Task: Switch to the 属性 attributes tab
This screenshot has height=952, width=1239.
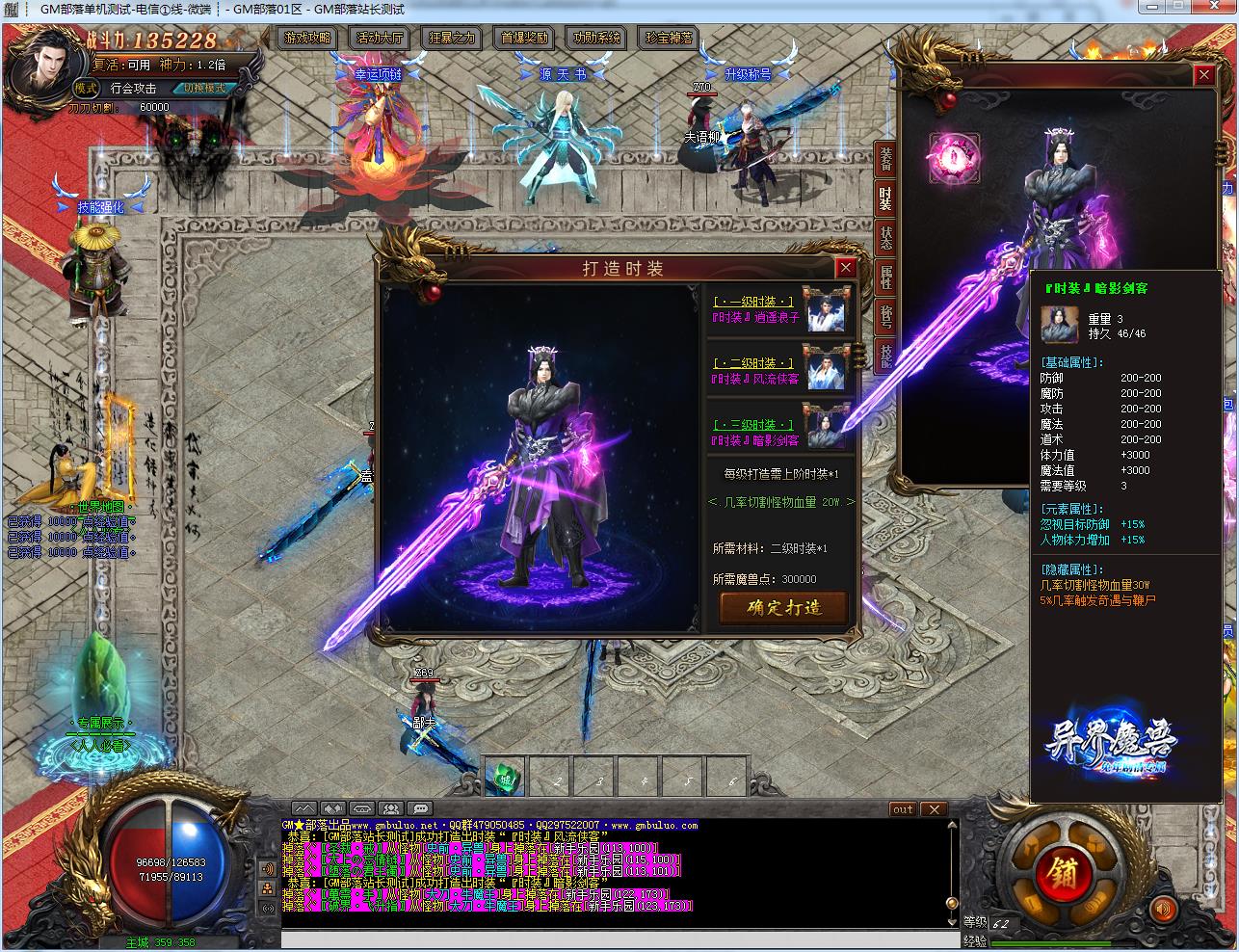Action: 885,278
